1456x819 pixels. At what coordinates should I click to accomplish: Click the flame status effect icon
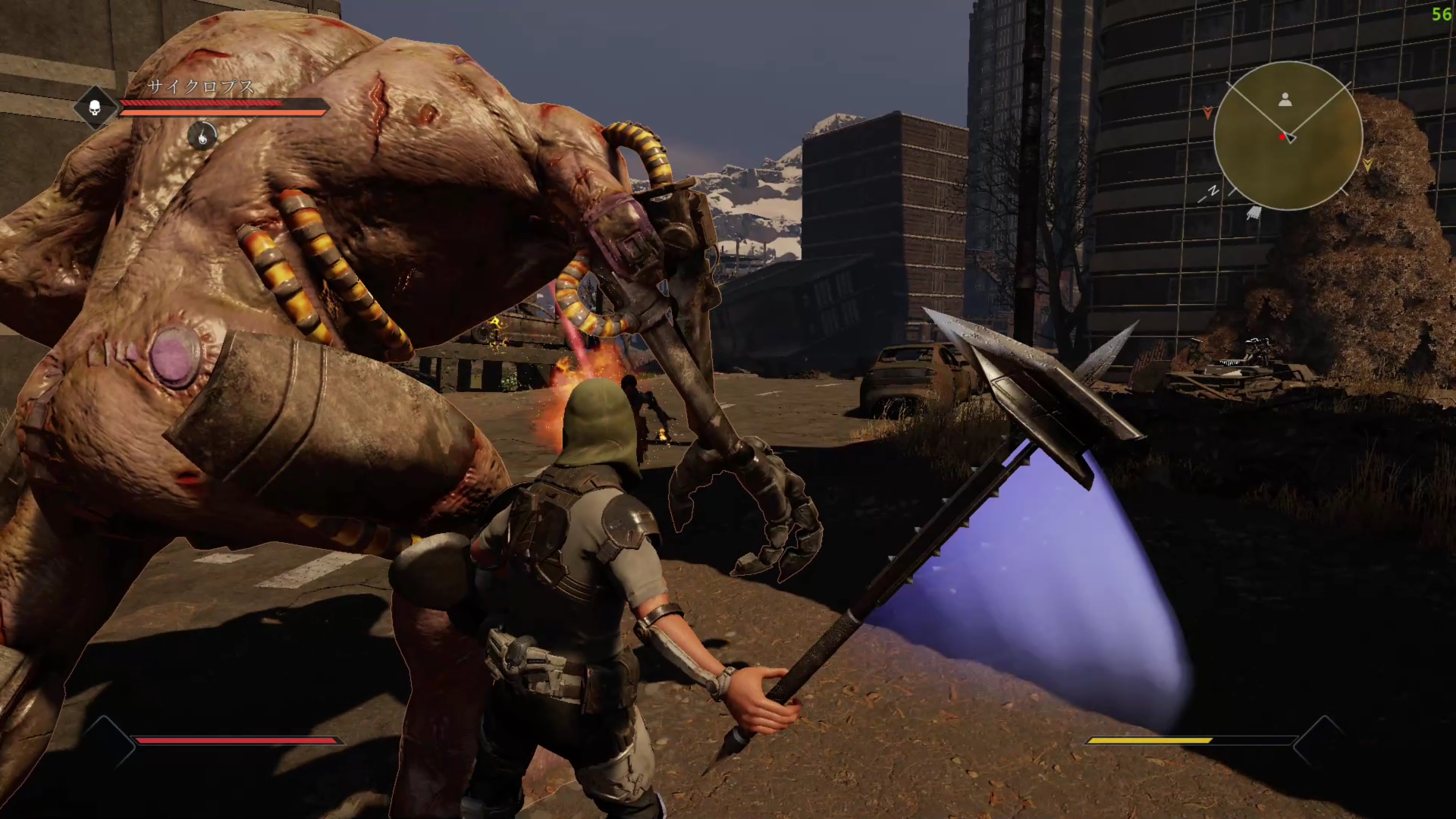click(x=202, y=136)
